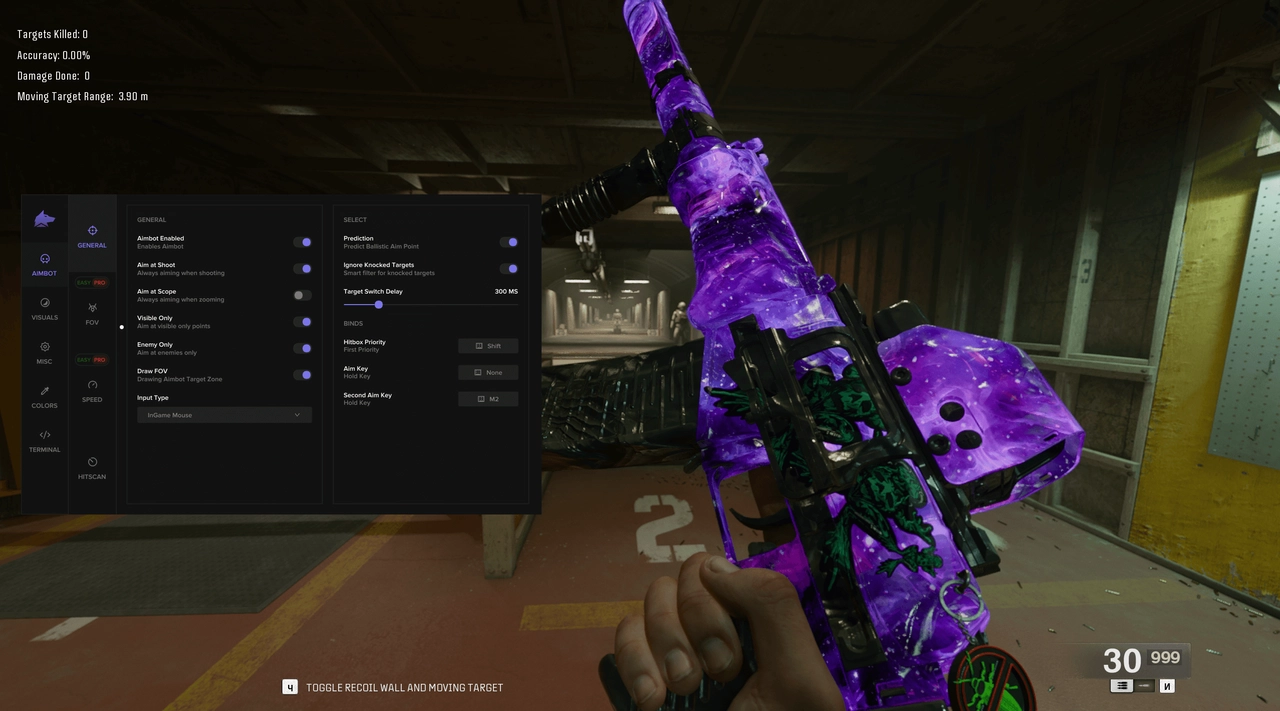The height and width of the screenshot is (711, 1280).
Task: Toggle the Aimbot Enabled switch
Action: point(302,242)
